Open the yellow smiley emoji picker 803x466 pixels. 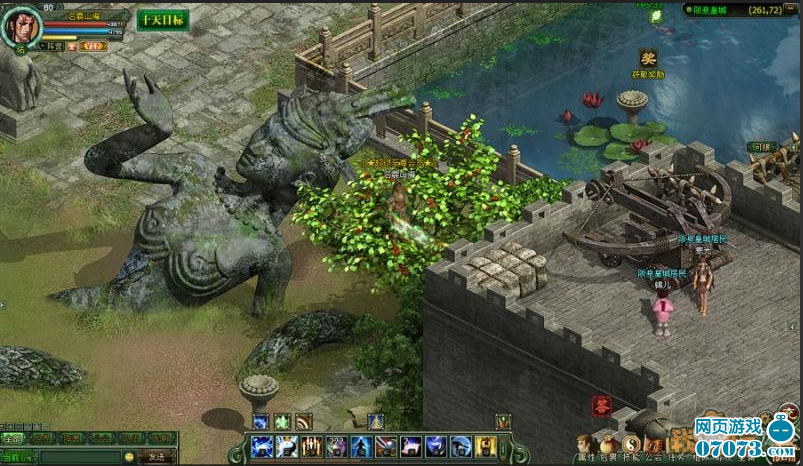pyautogui.click(x=128, y=457)
